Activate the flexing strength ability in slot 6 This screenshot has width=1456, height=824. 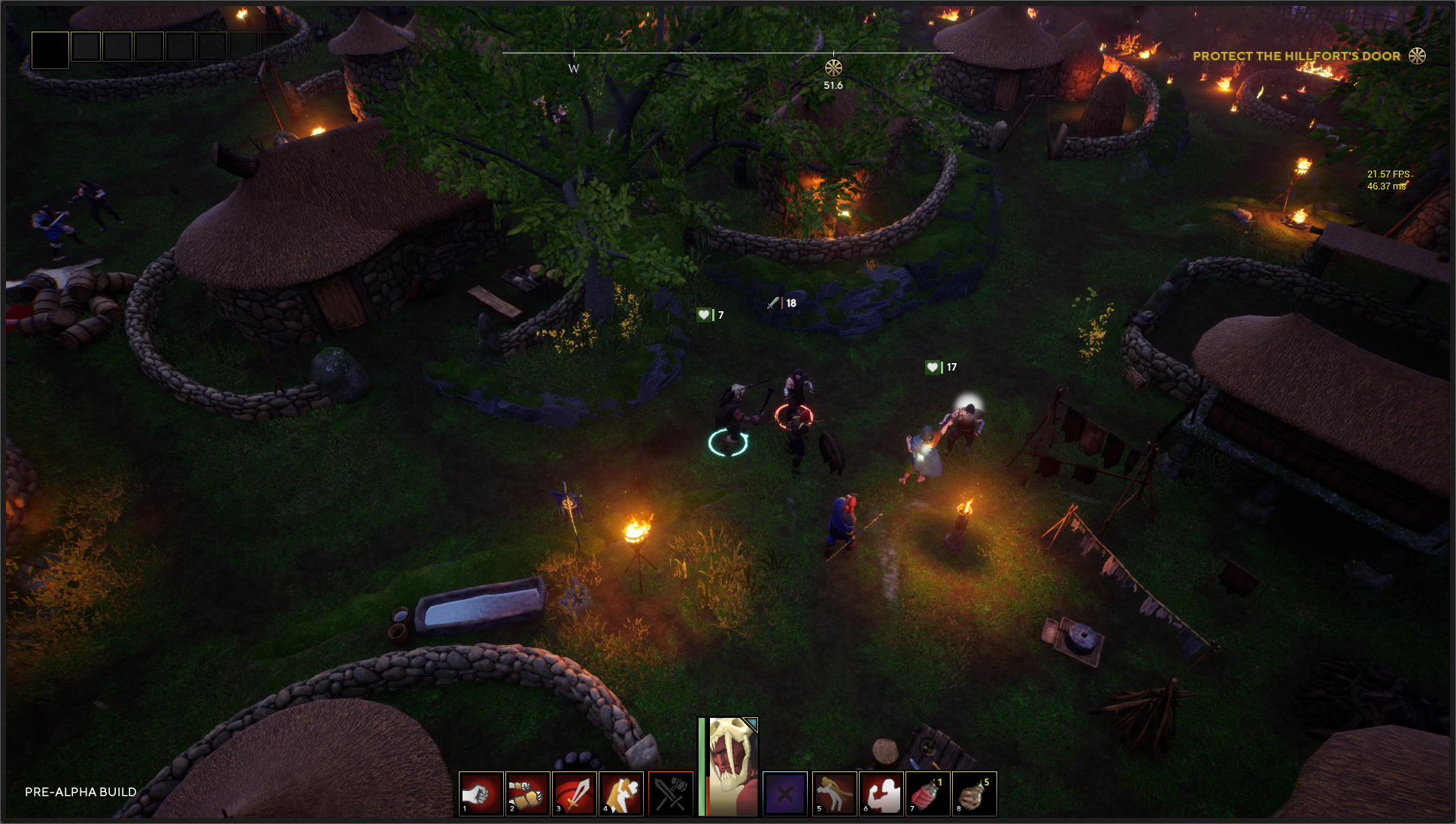coord(881,794)
